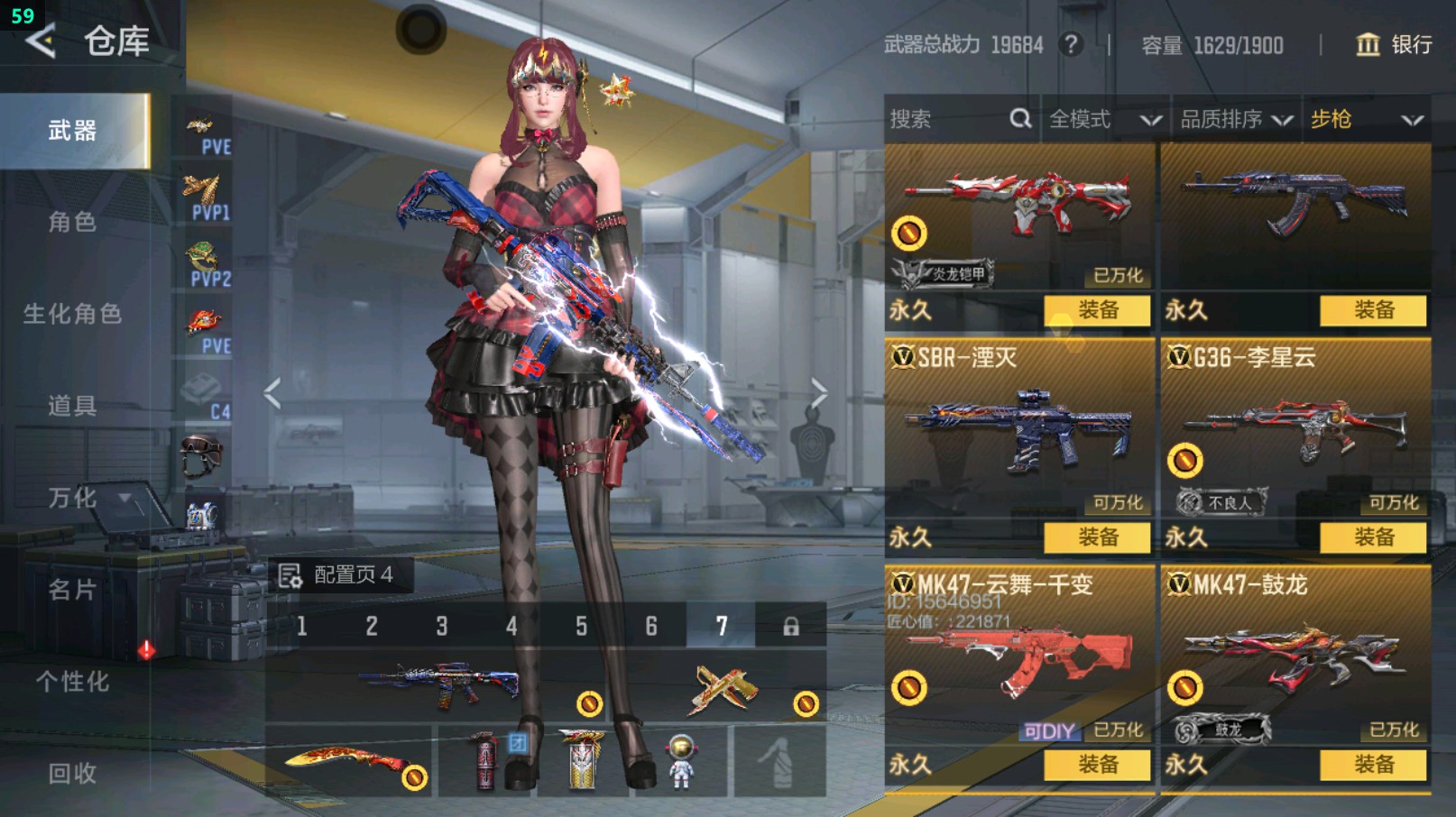Select the 道具 tab
The width and height of the screenshot is (1456, 817).
72,406
